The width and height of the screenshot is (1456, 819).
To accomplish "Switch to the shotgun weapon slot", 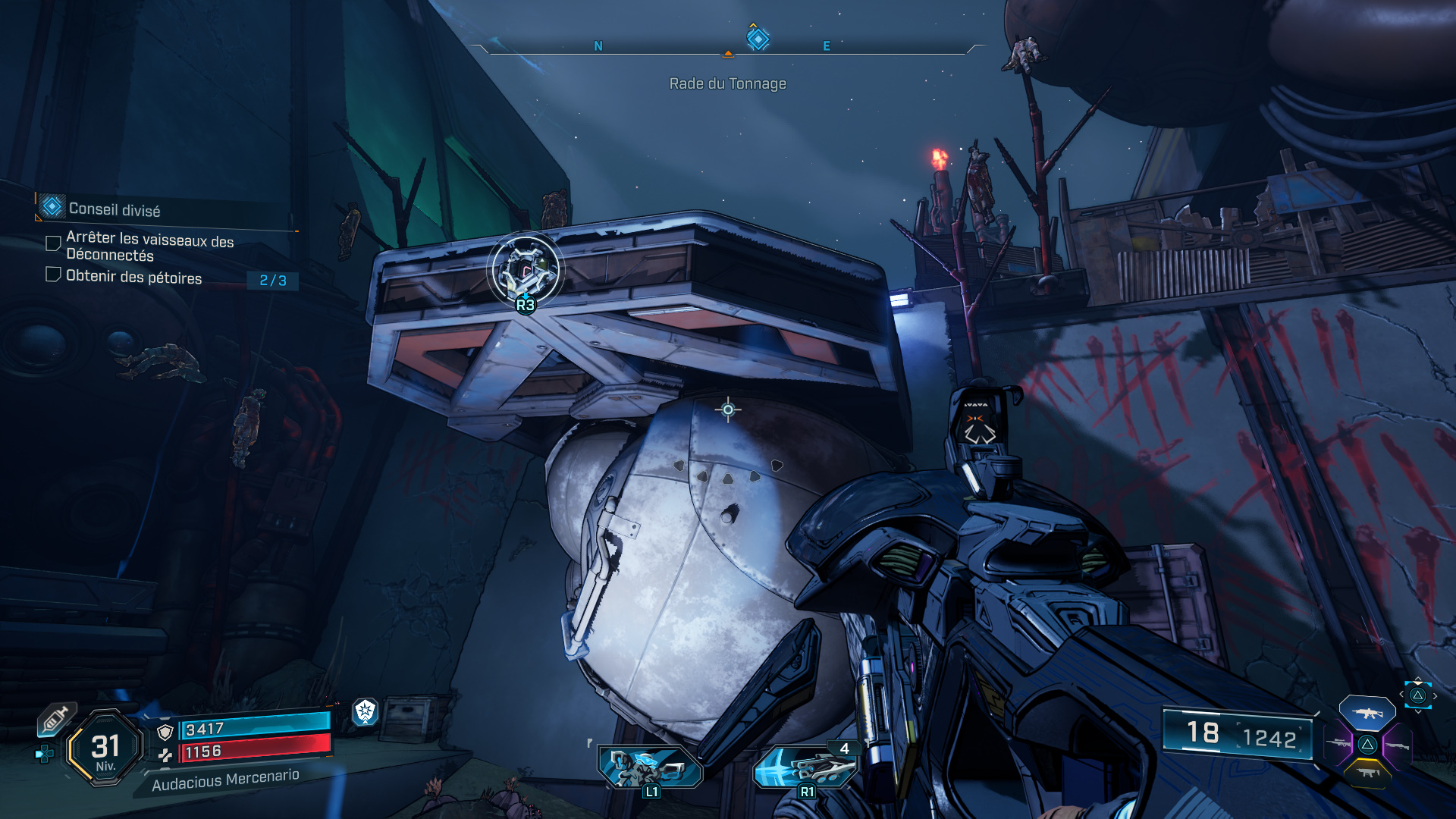I will (x=1398, y=746).
